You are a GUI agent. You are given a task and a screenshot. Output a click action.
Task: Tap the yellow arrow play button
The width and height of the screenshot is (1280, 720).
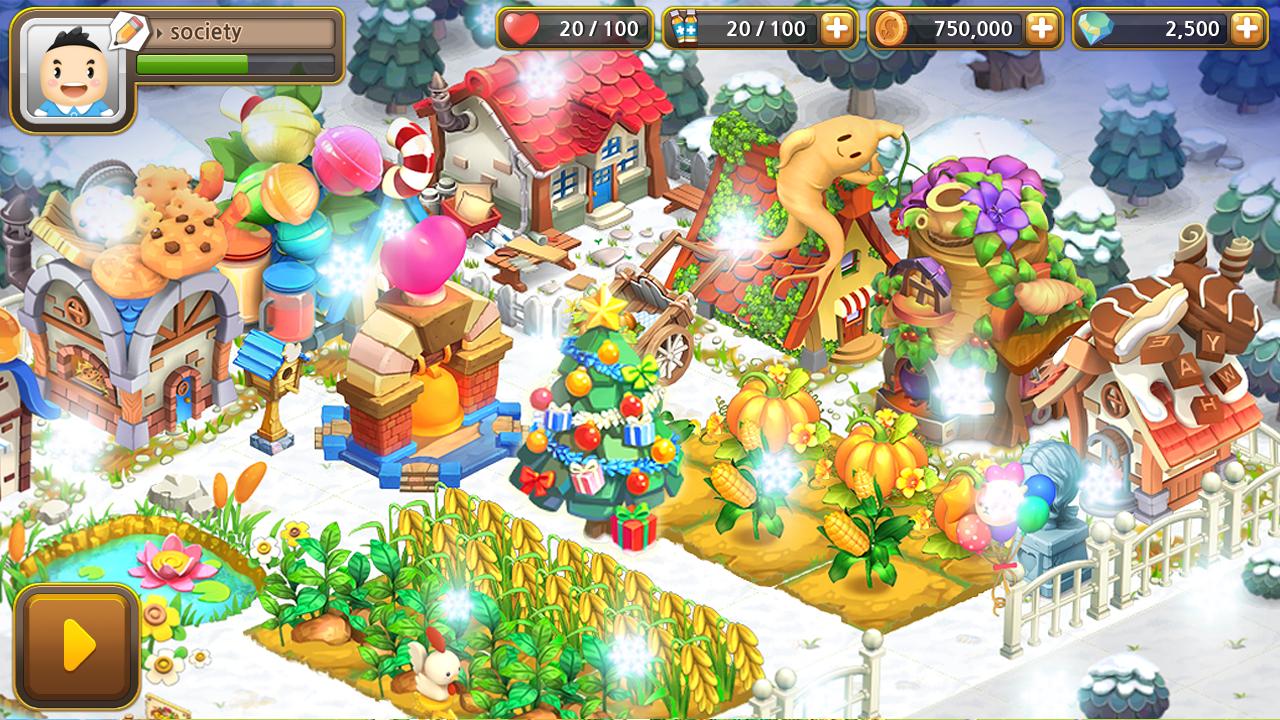pos(77,646)
